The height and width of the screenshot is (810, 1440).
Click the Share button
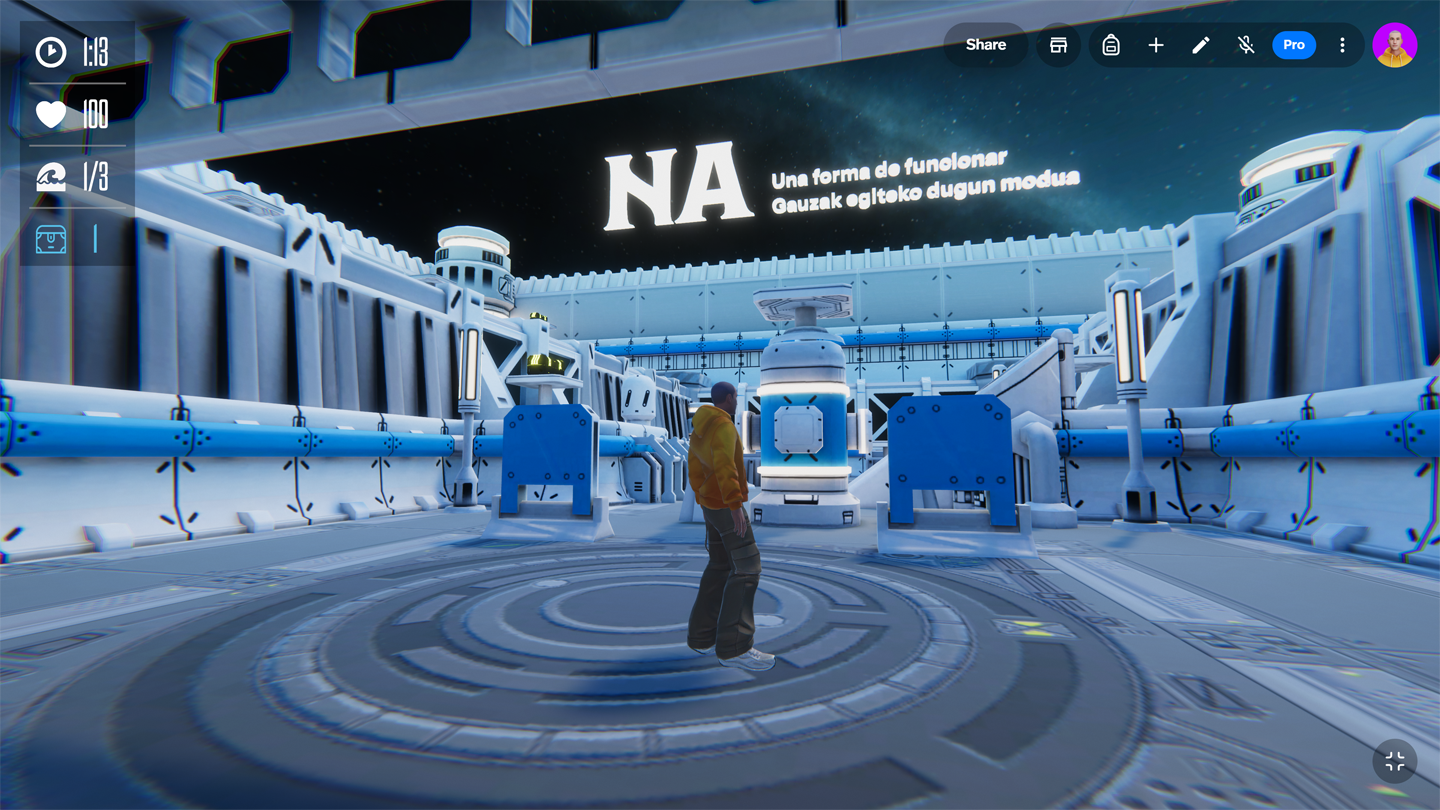pos(985,45)
